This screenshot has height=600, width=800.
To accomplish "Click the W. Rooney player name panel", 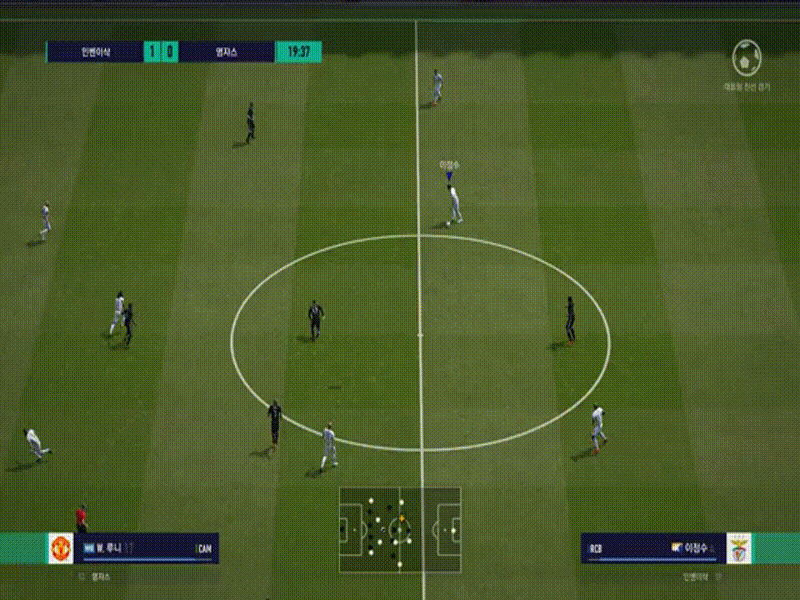I will [x=148, y=548].
